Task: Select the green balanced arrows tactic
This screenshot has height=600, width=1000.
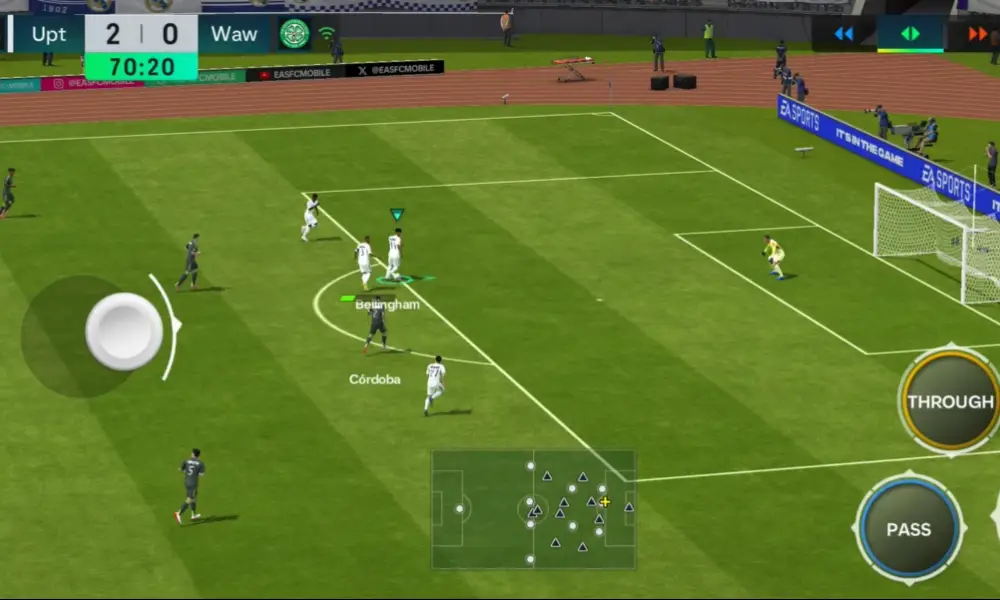Action: pos(910,34)
